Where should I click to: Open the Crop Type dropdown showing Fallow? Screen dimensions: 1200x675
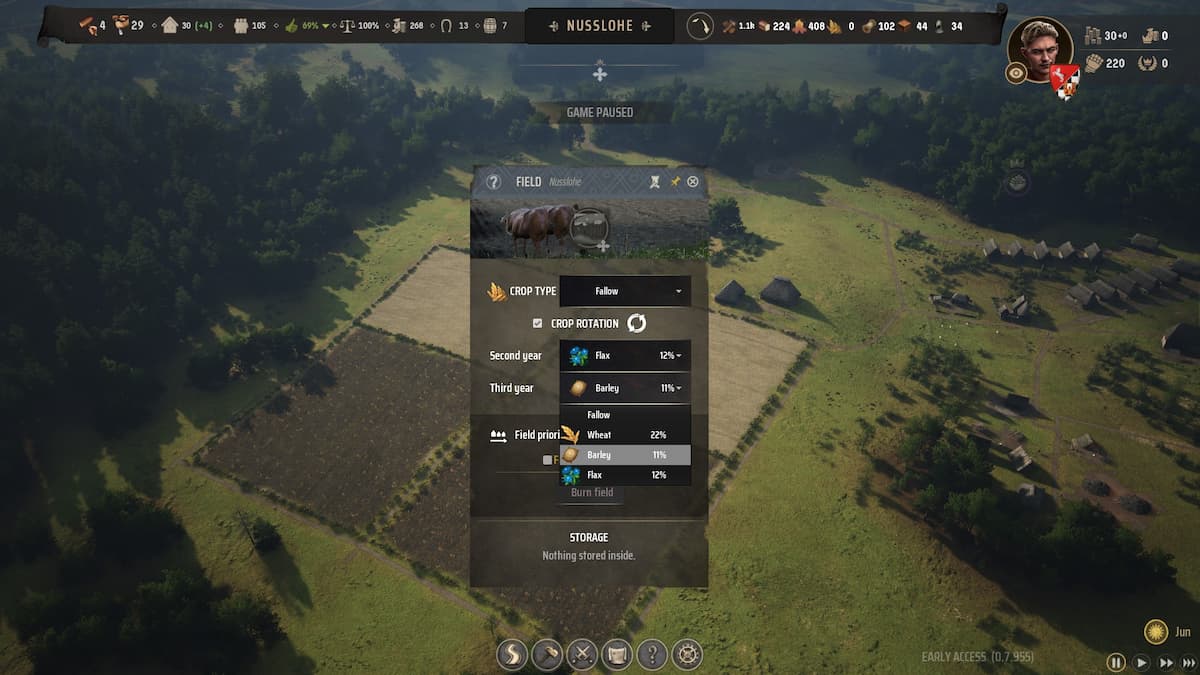tap(625, 291)
